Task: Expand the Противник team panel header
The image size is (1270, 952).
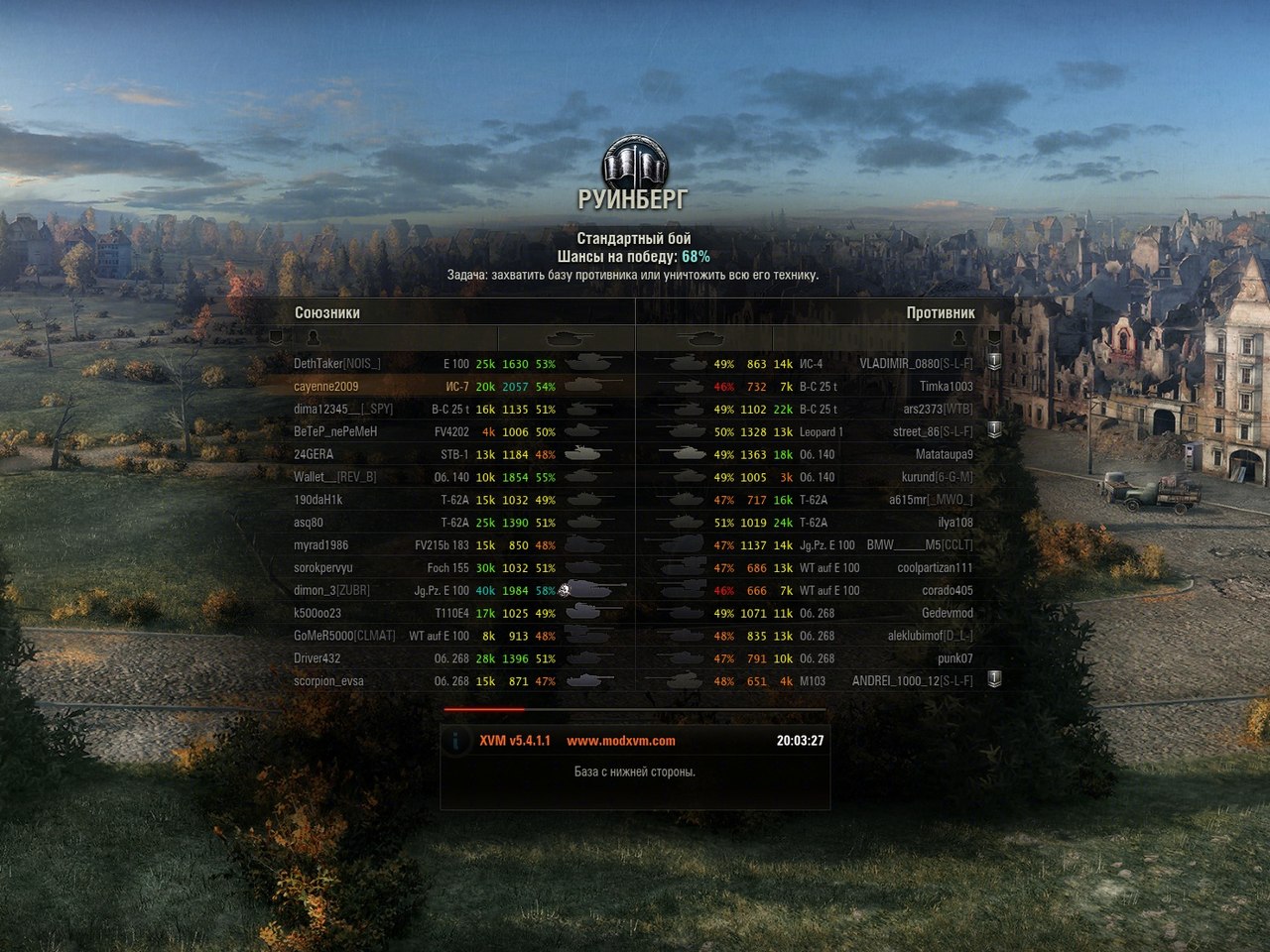Action: tap(939, 311)
